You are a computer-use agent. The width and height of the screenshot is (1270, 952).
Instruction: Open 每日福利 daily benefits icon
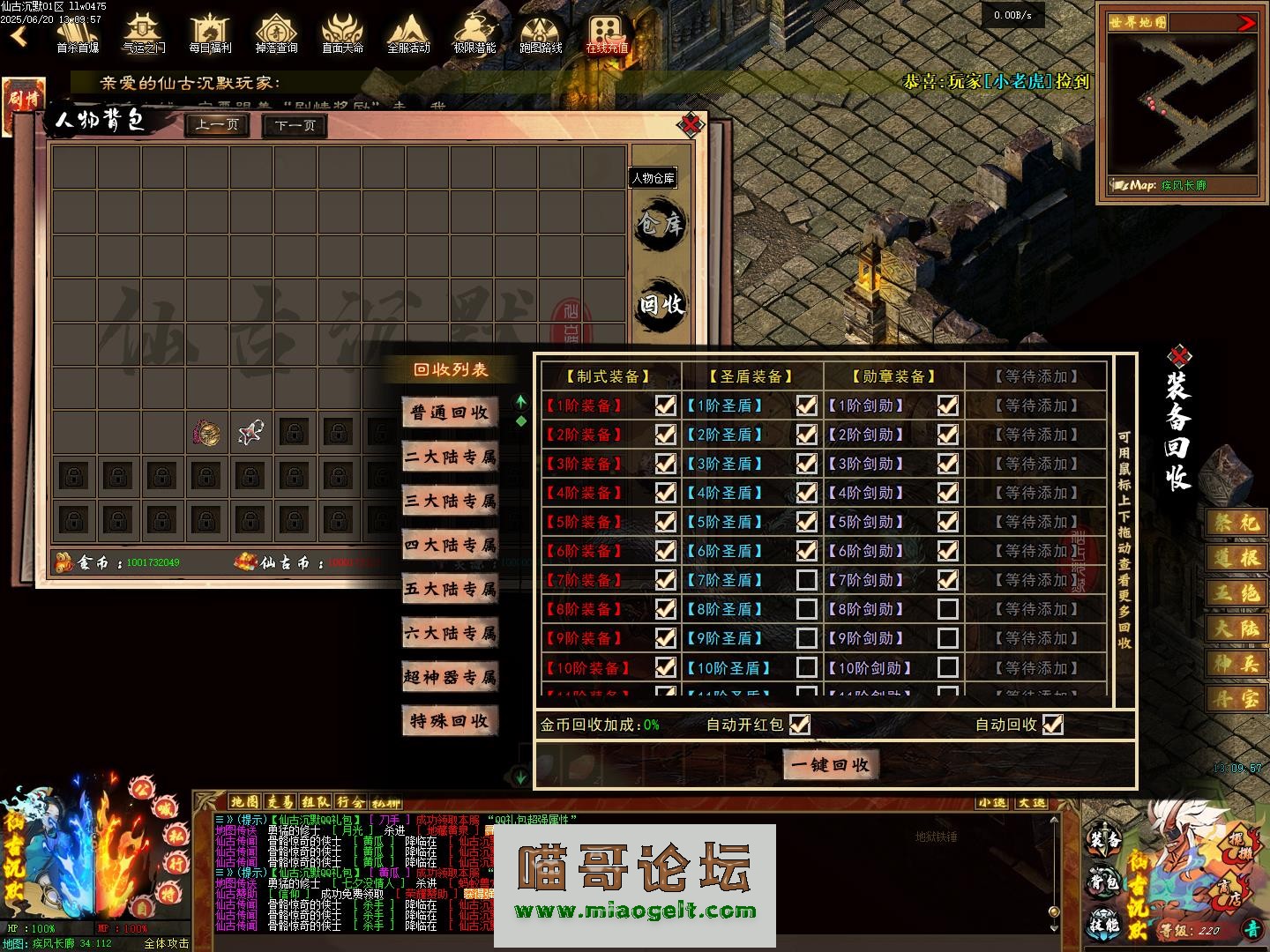pyautogui.click(x=210, y=33)
